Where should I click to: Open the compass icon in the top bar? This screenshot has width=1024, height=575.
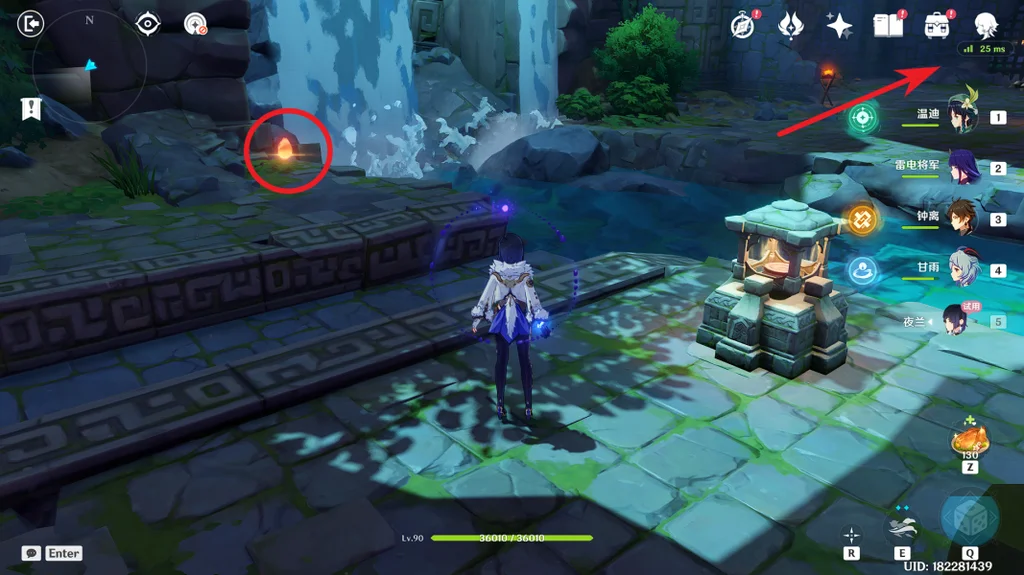tap(742, 26)
